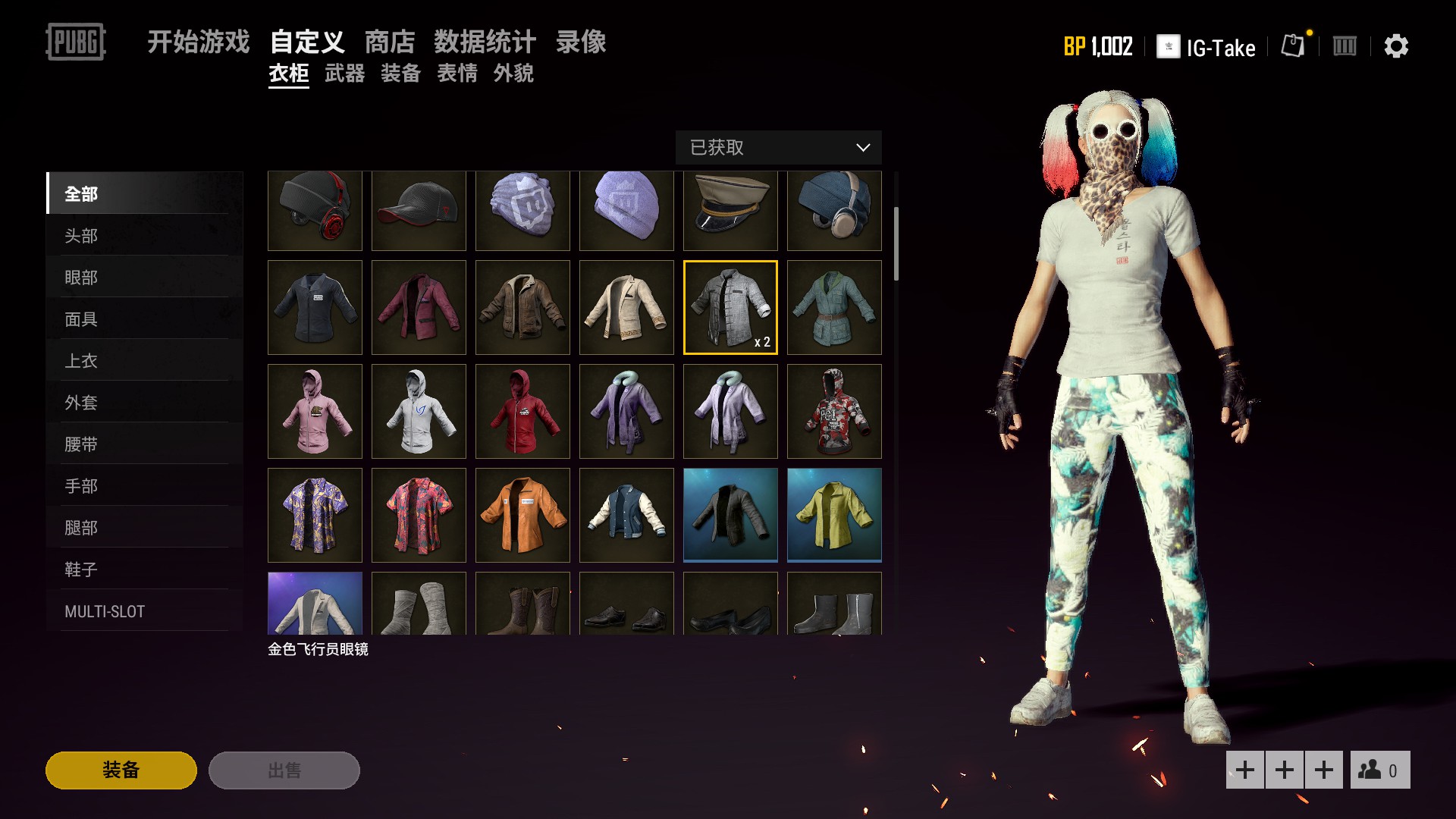Open the 已获取 filter dropdown

(x=777, y=148)
